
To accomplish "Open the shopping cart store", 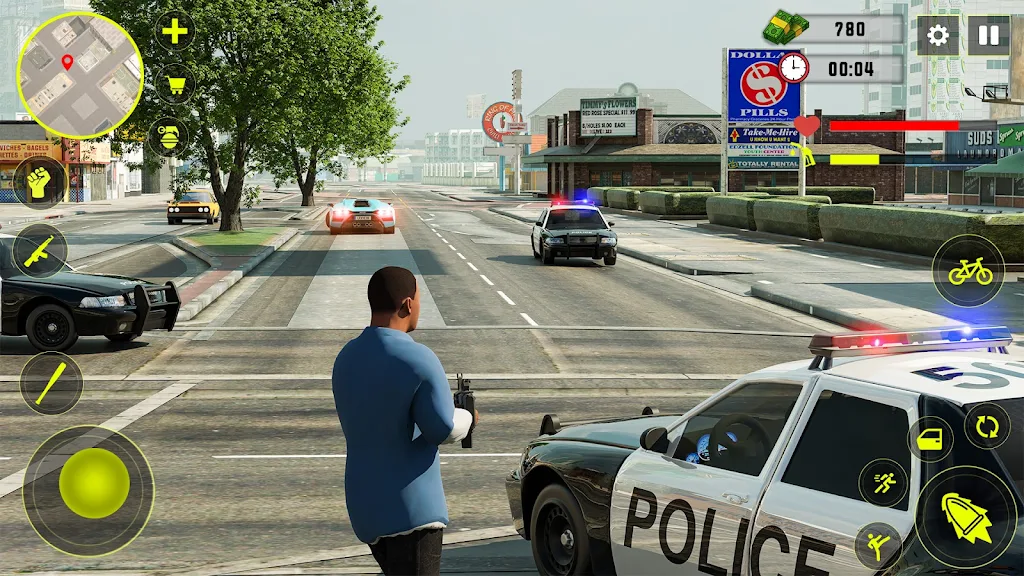I will pos(175,83).
